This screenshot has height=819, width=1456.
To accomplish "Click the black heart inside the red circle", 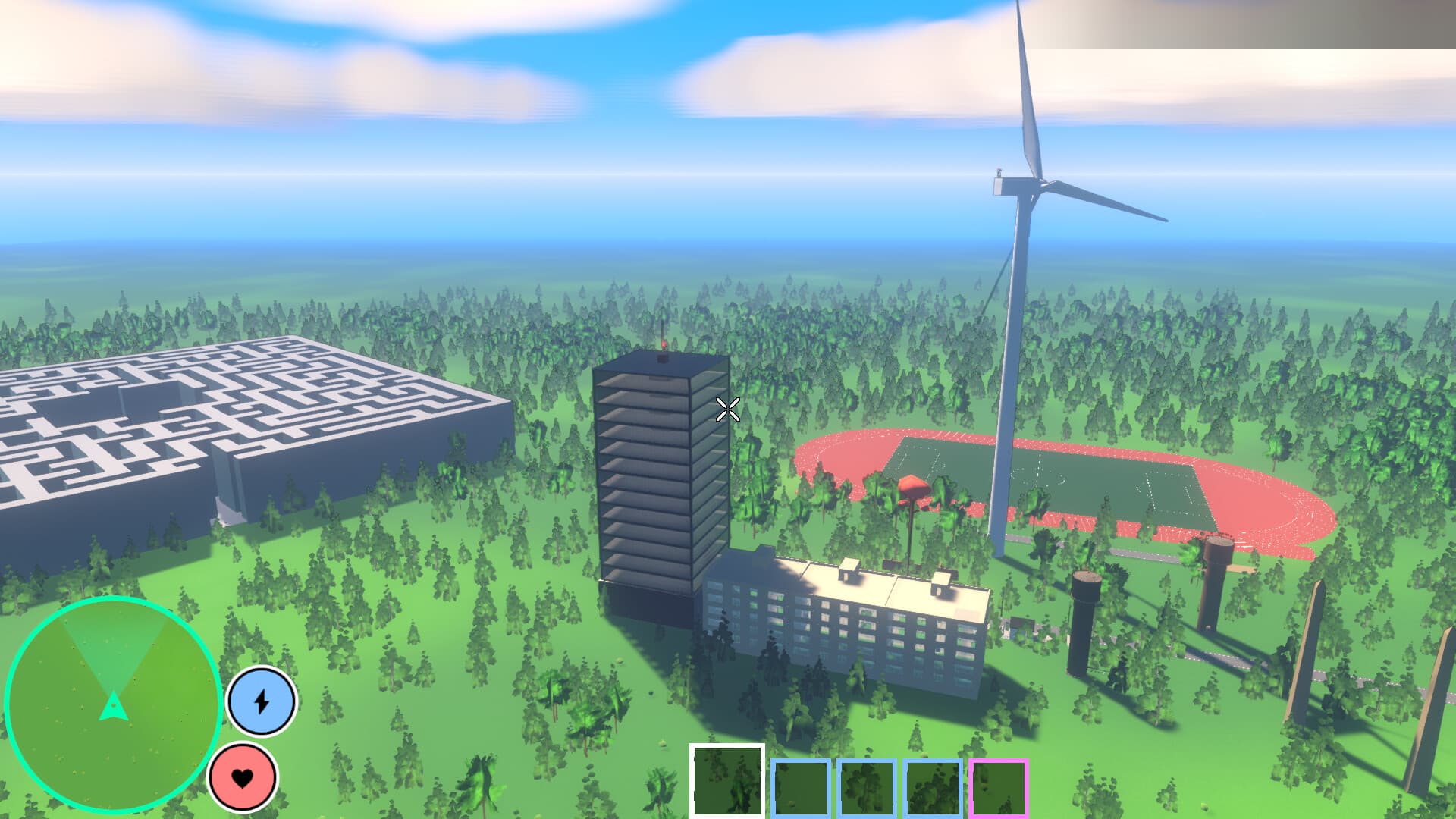I will [x=243, y=777].
